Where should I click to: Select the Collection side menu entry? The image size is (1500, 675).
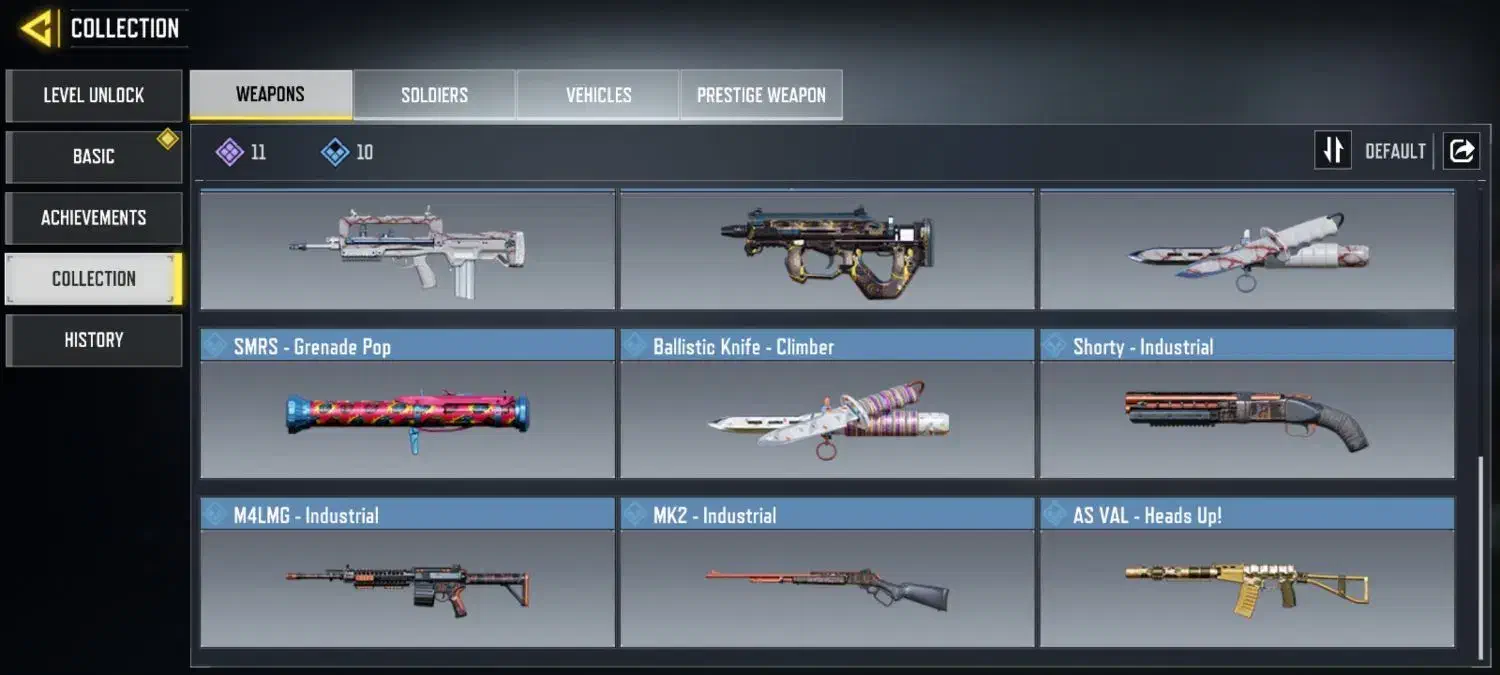click(x=94, y=279)
